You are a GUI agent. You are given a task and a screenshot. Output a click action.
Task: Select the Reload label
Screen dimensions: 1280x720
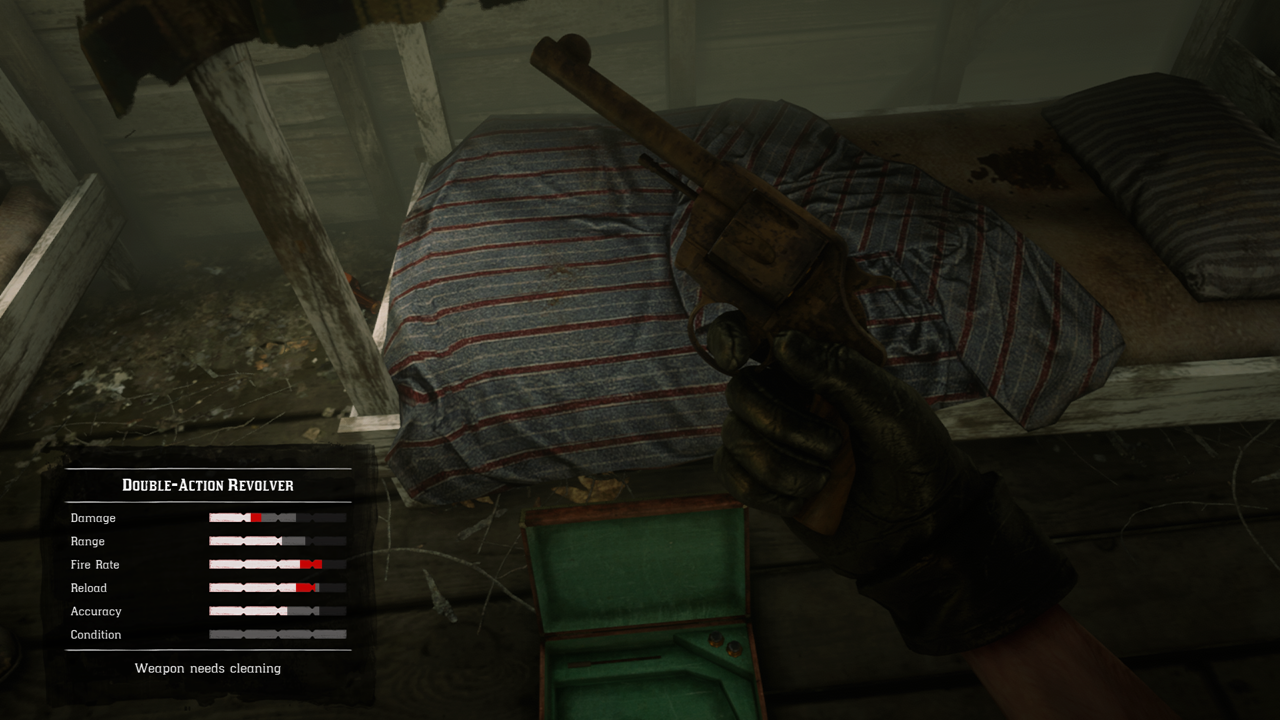[88, 588]
